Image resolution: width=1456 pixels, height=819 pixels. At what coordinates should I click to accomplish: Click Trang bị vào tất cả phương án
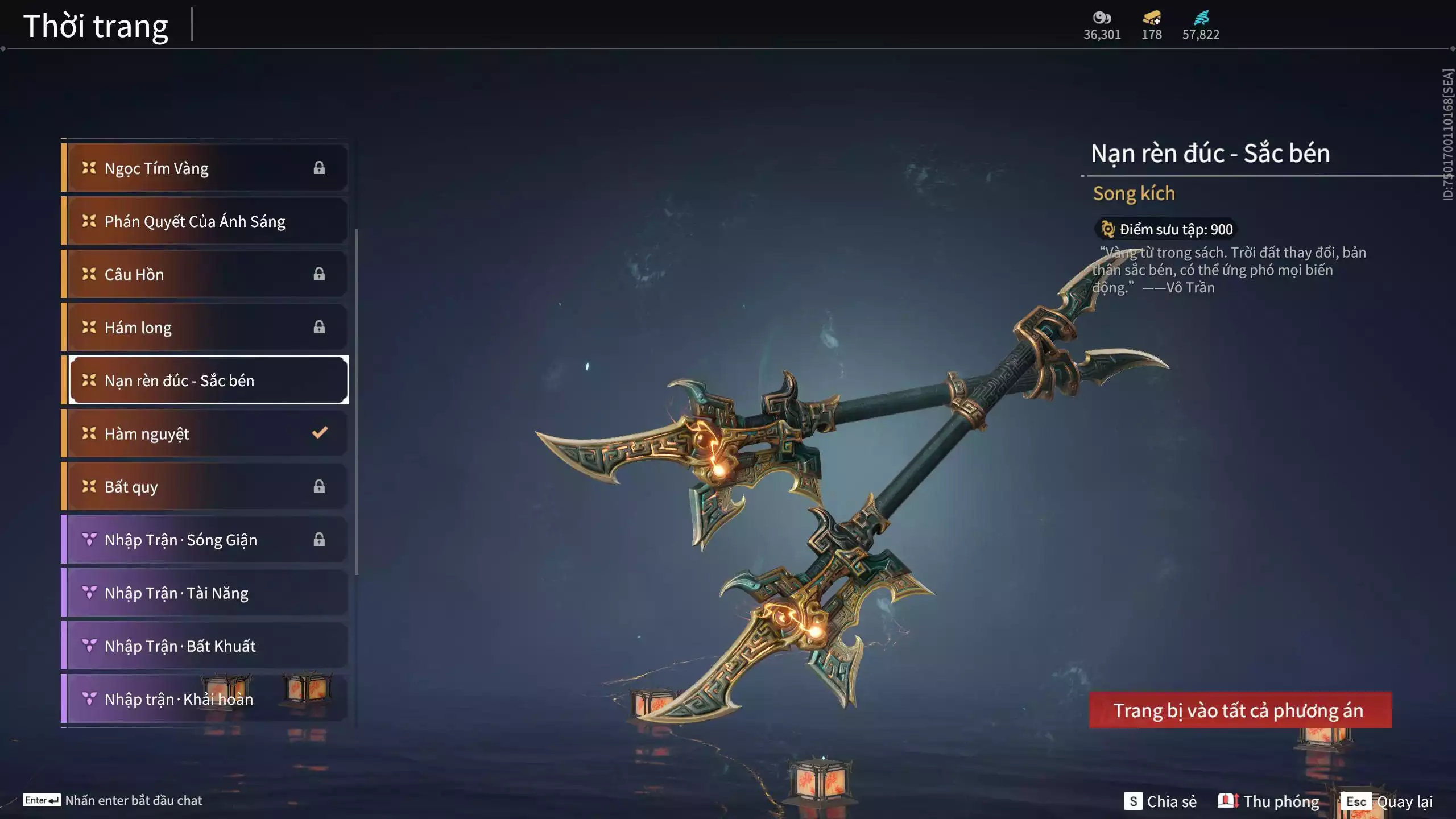click(1240, 710)
